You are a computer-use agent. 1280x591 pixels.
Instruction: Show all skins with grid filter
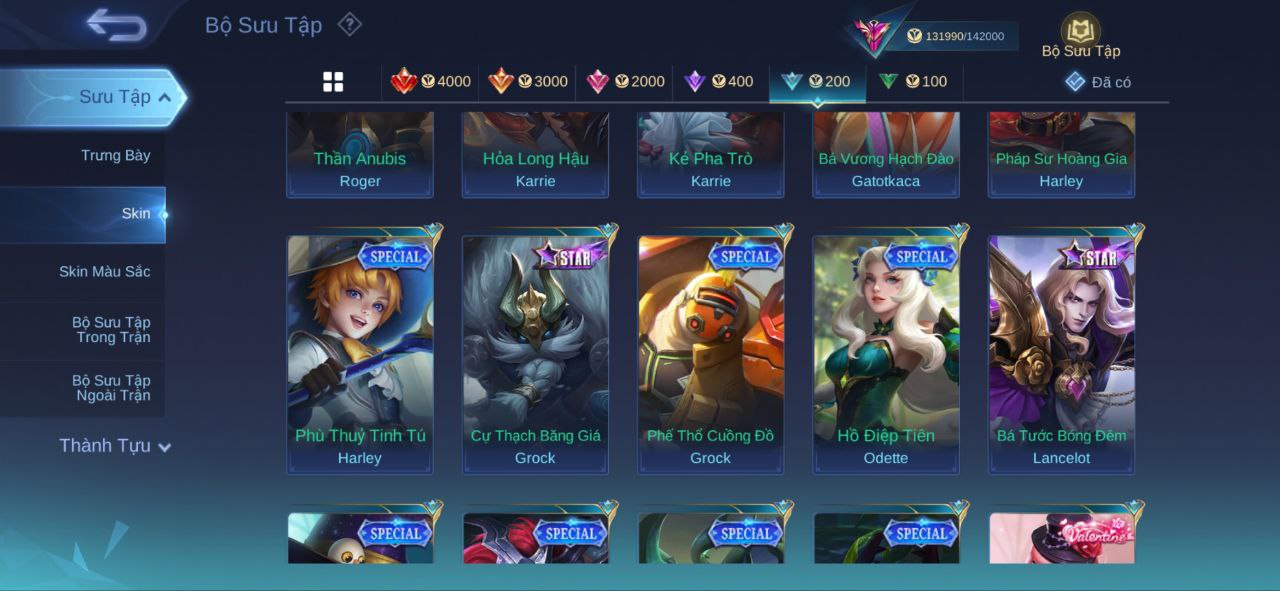click(x=333, y=82)
